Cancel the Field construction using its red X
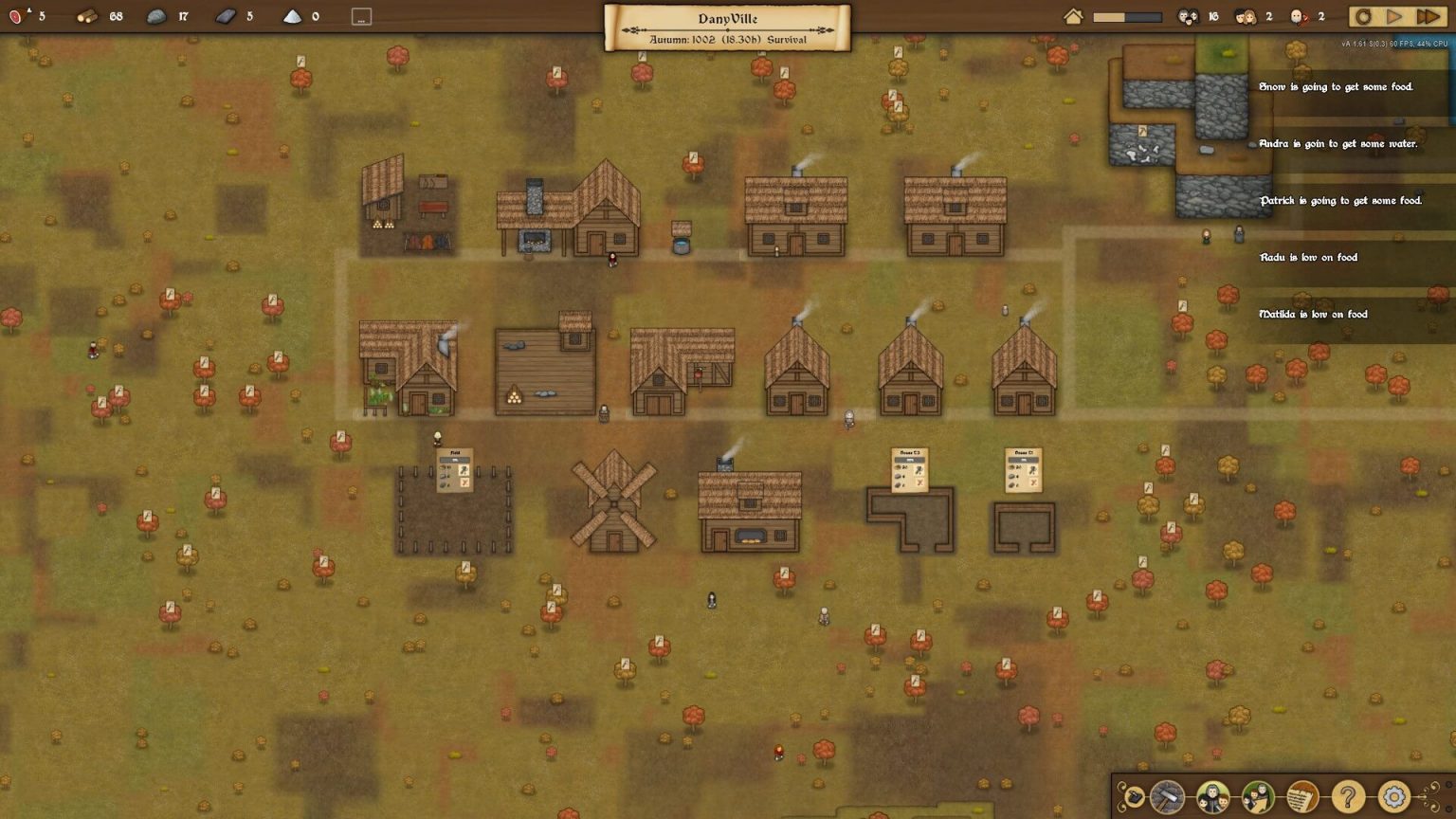 click(x=464, y=482)
